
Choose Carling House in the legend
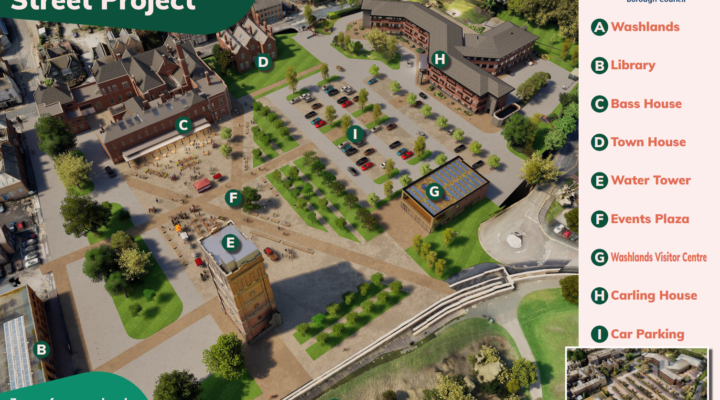pyautogui.click(x=653, y=295)
